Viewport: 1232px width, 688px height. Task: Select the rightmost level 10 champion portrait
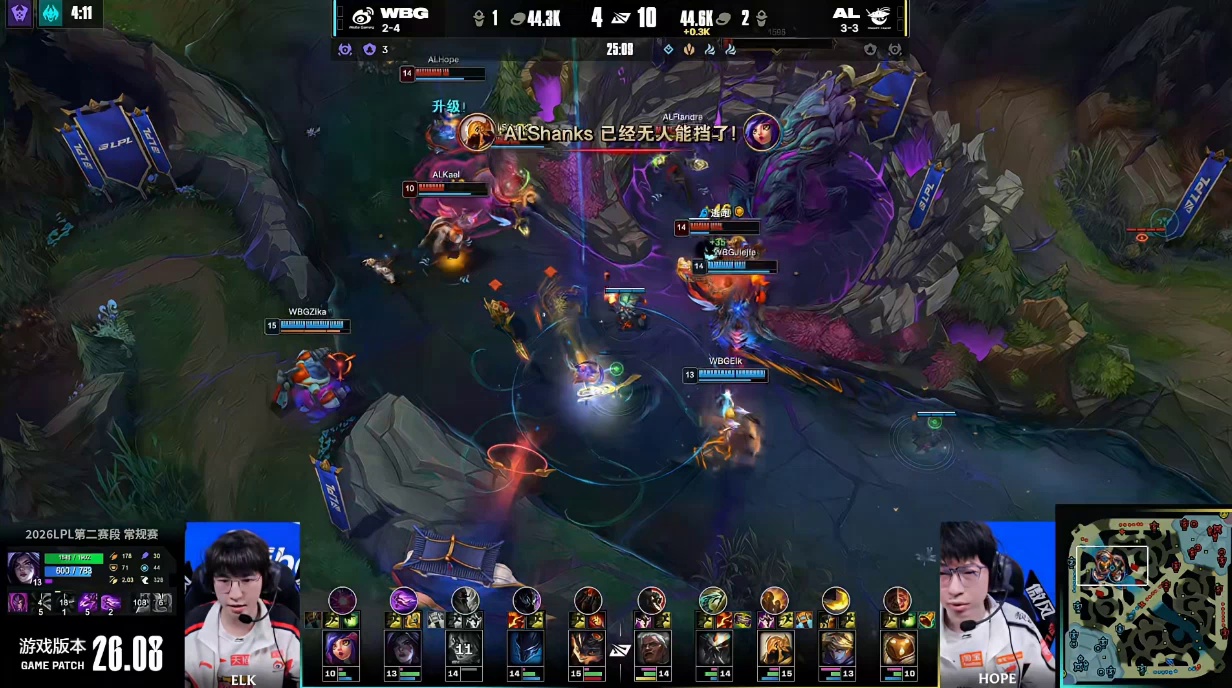click(897, 648)
